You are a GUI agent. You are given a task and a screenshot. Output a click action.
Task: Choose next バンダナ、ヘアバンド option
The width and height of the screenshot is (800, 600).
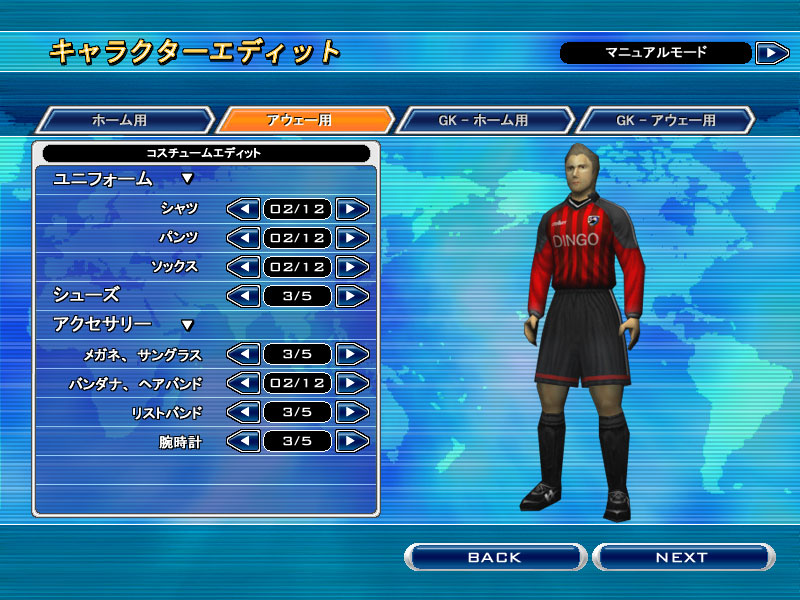pos(352,383)
